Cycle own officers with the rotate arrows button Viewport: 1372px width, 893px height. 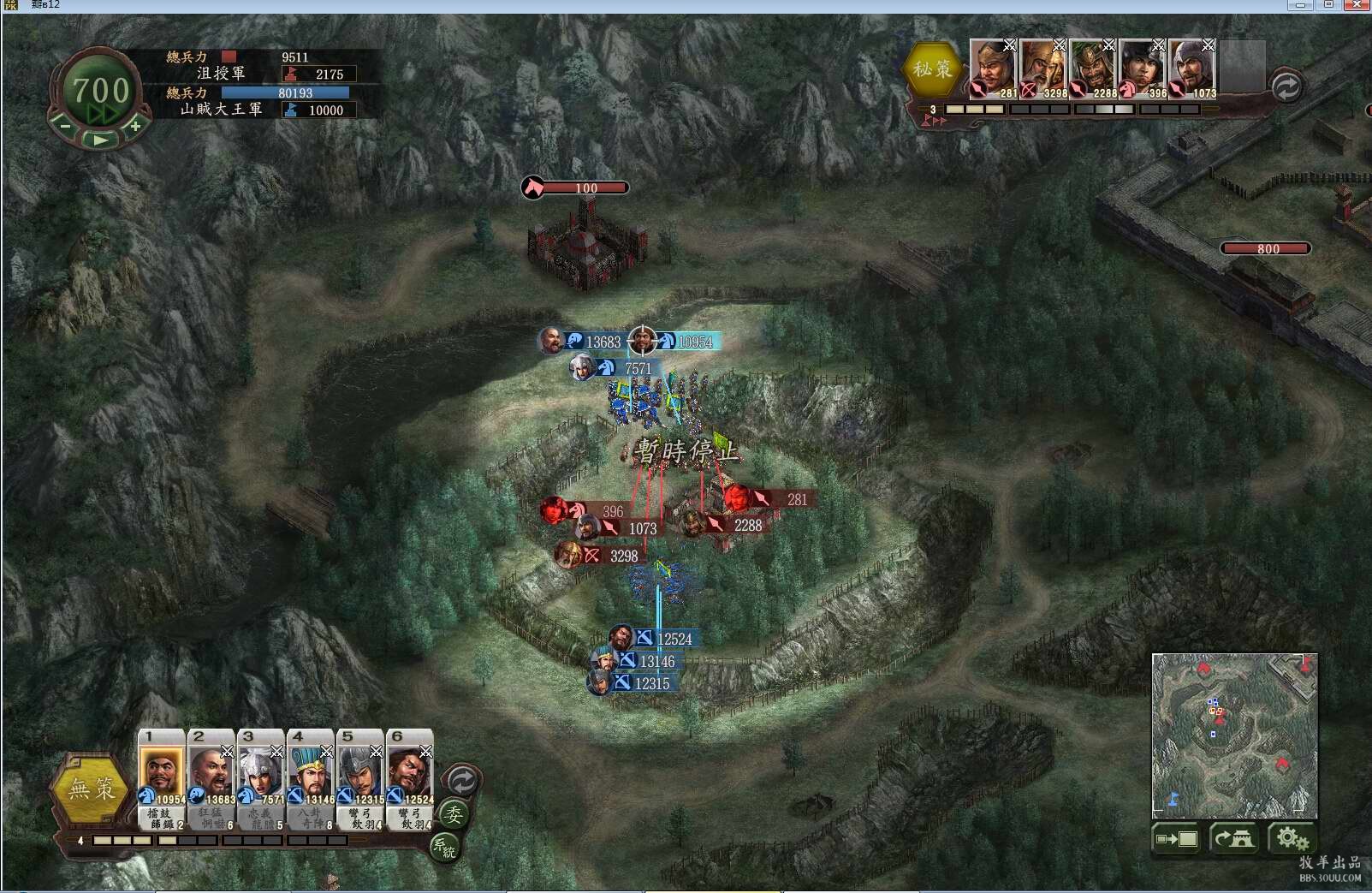462,781
